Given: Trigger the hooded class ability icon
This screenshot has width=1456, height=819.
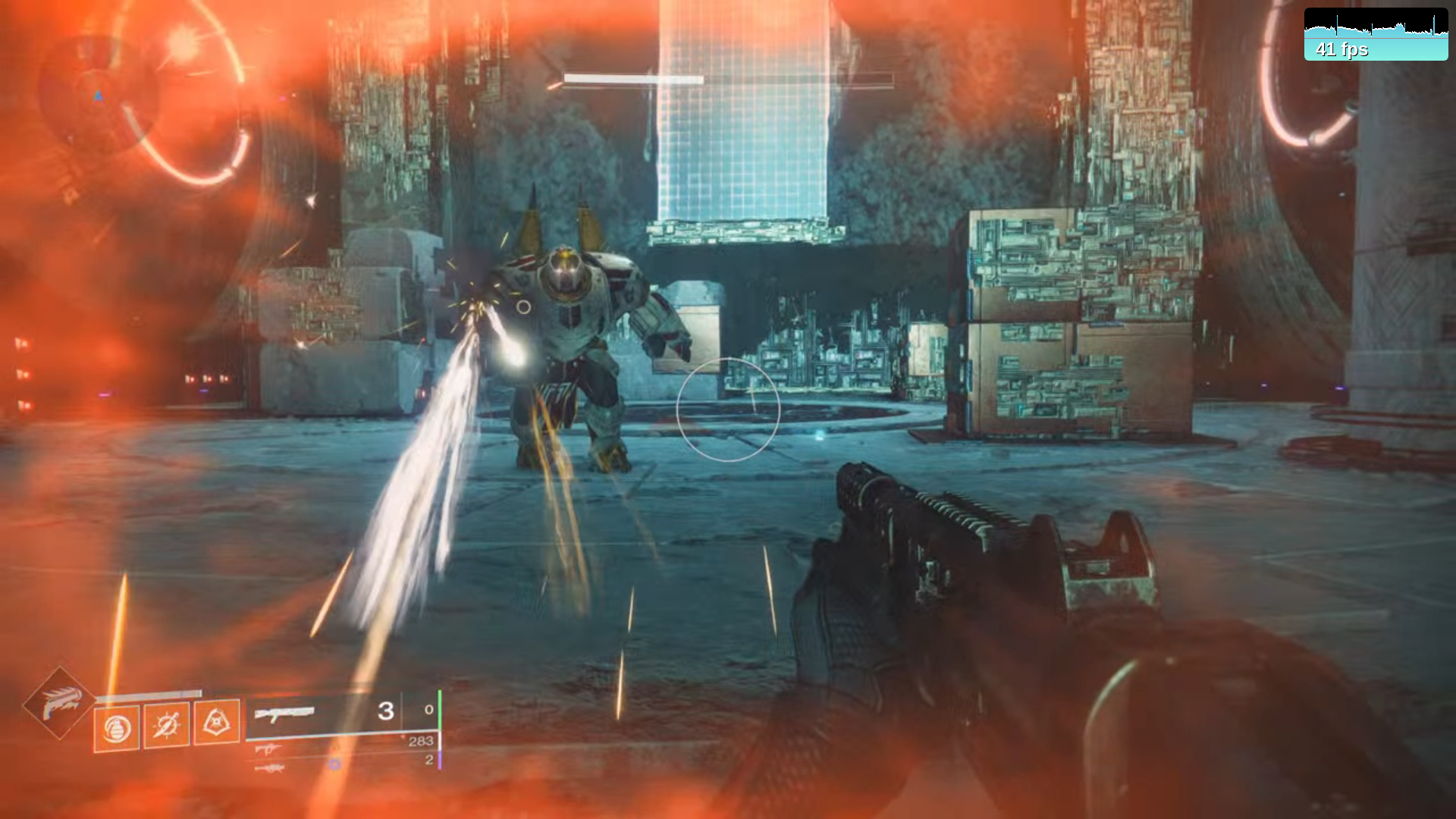Looking at the screenshot, I should click(217, 722).
